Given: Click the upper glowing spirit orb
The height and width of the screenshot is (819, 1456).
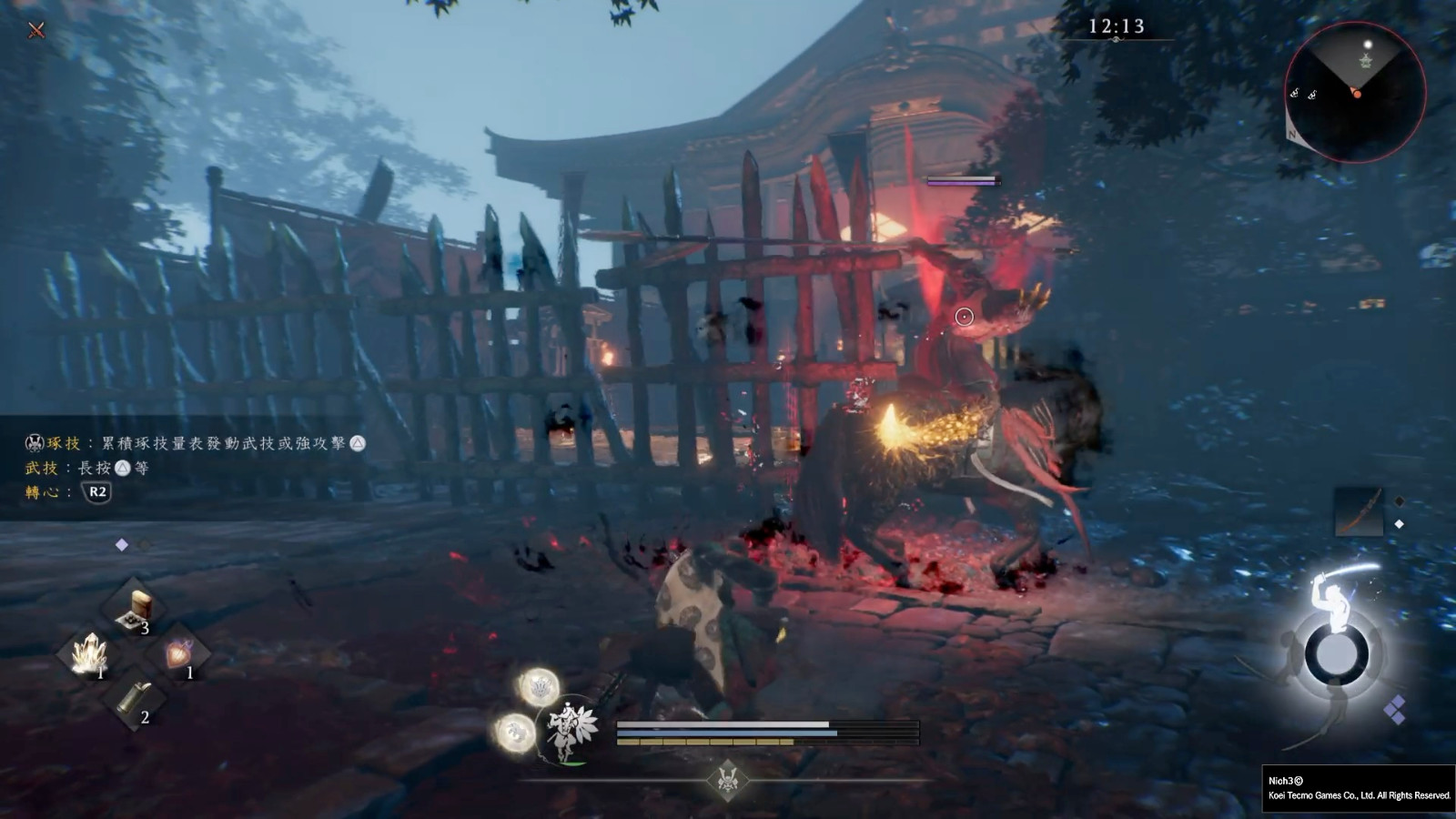Looking at the screenshot, I should 539,687.
